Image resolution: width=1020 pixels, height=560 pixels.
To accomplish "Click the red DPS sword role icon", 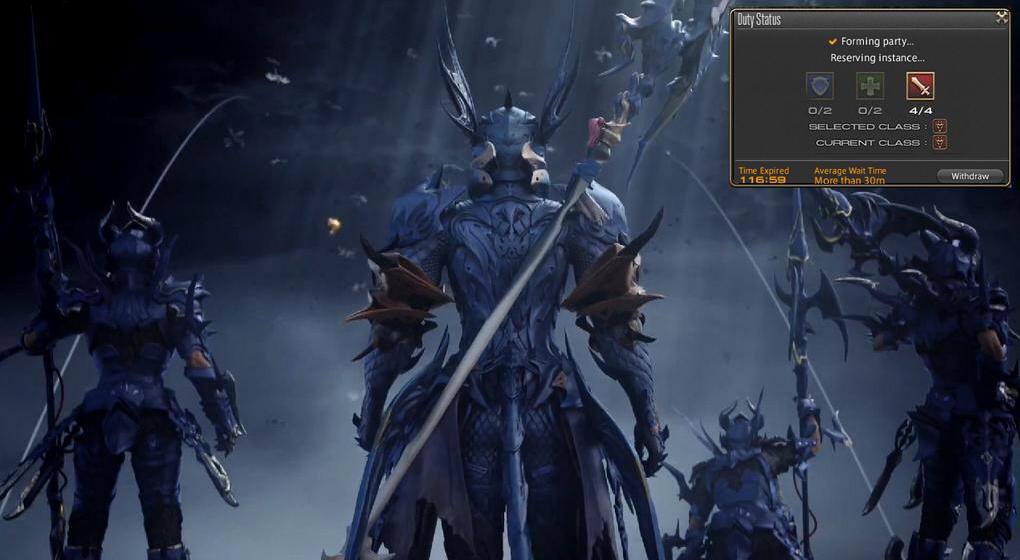I will (920, 86).
